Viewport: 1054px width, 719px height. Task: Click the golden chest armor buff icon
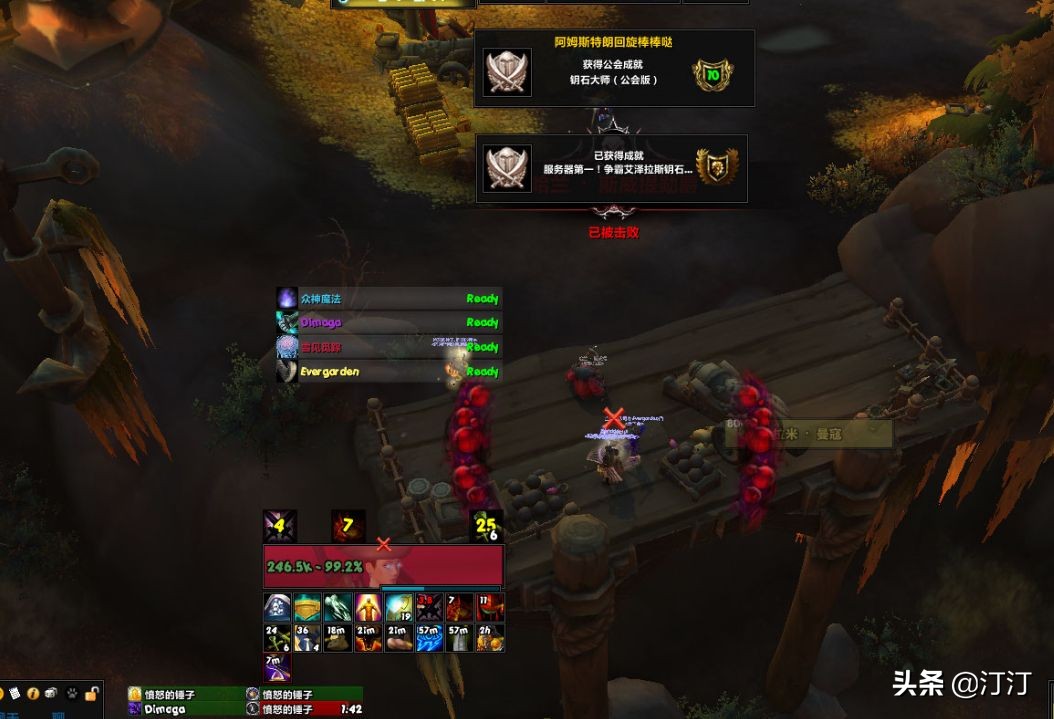click(x=308, y=608)
